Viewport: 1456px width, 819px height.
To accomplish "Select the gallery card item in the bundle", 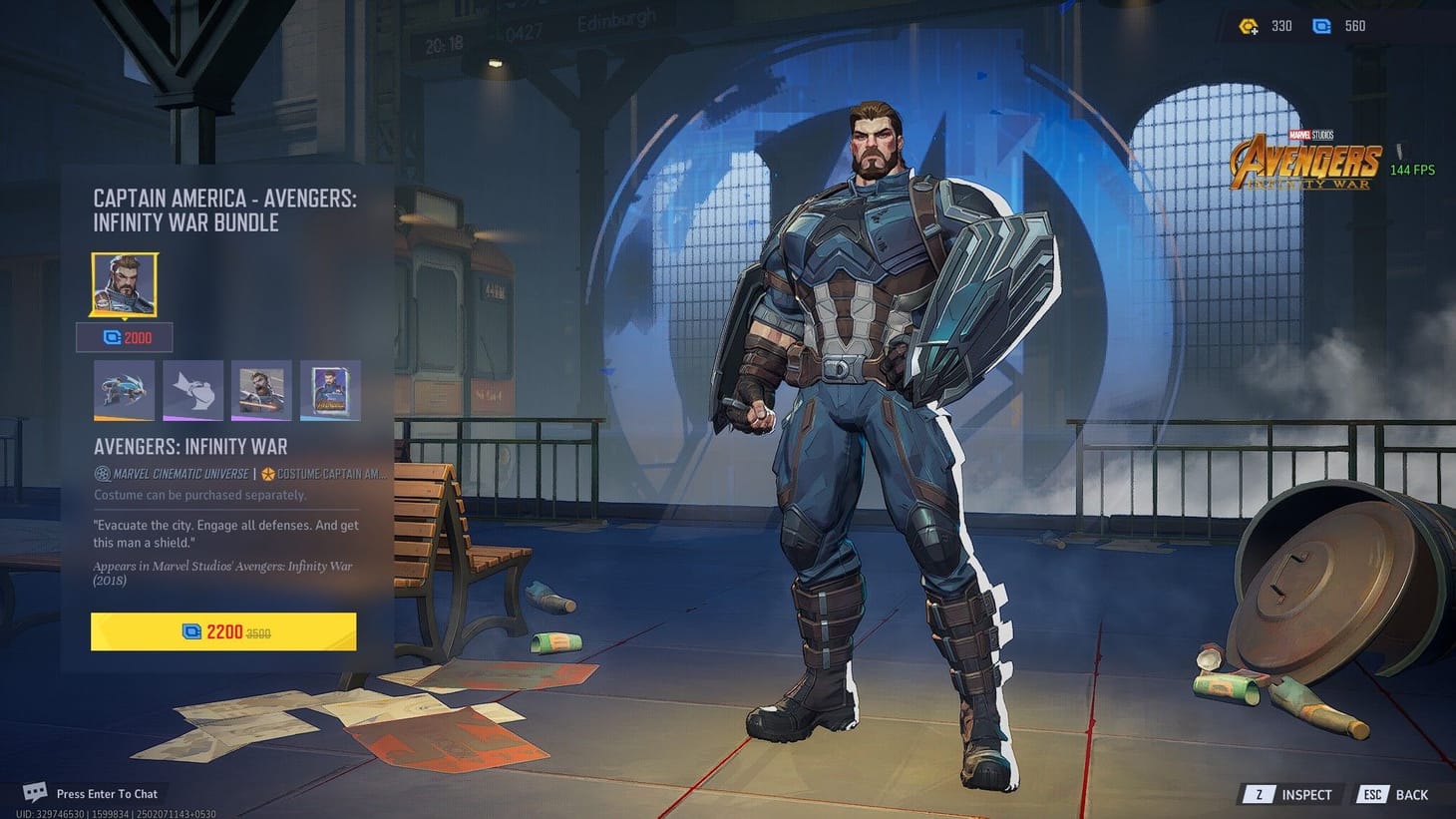I will click(329, 389).
